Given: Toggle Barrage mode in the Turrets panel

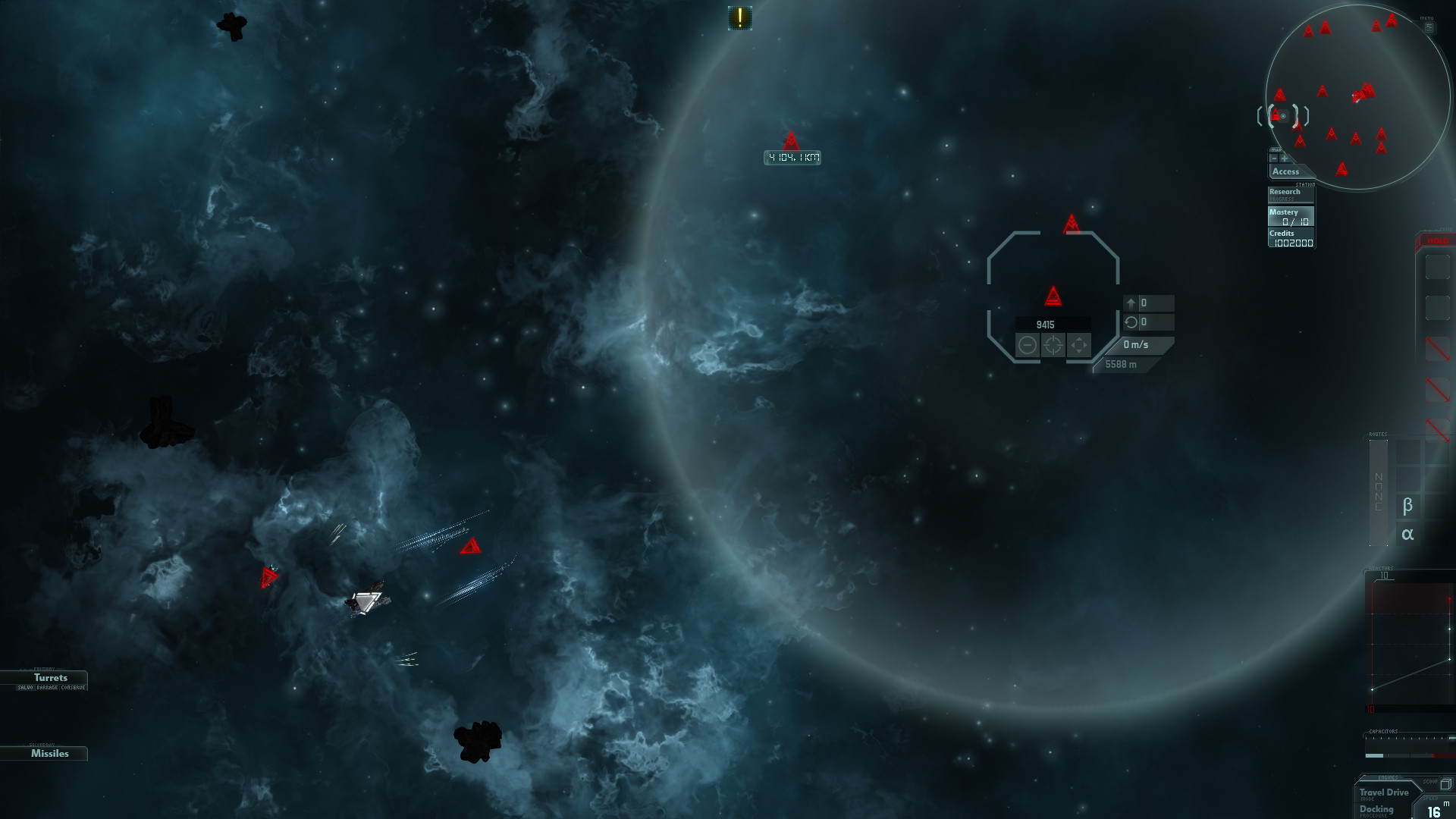Looking at the screenshot, I should click(47, 688).
